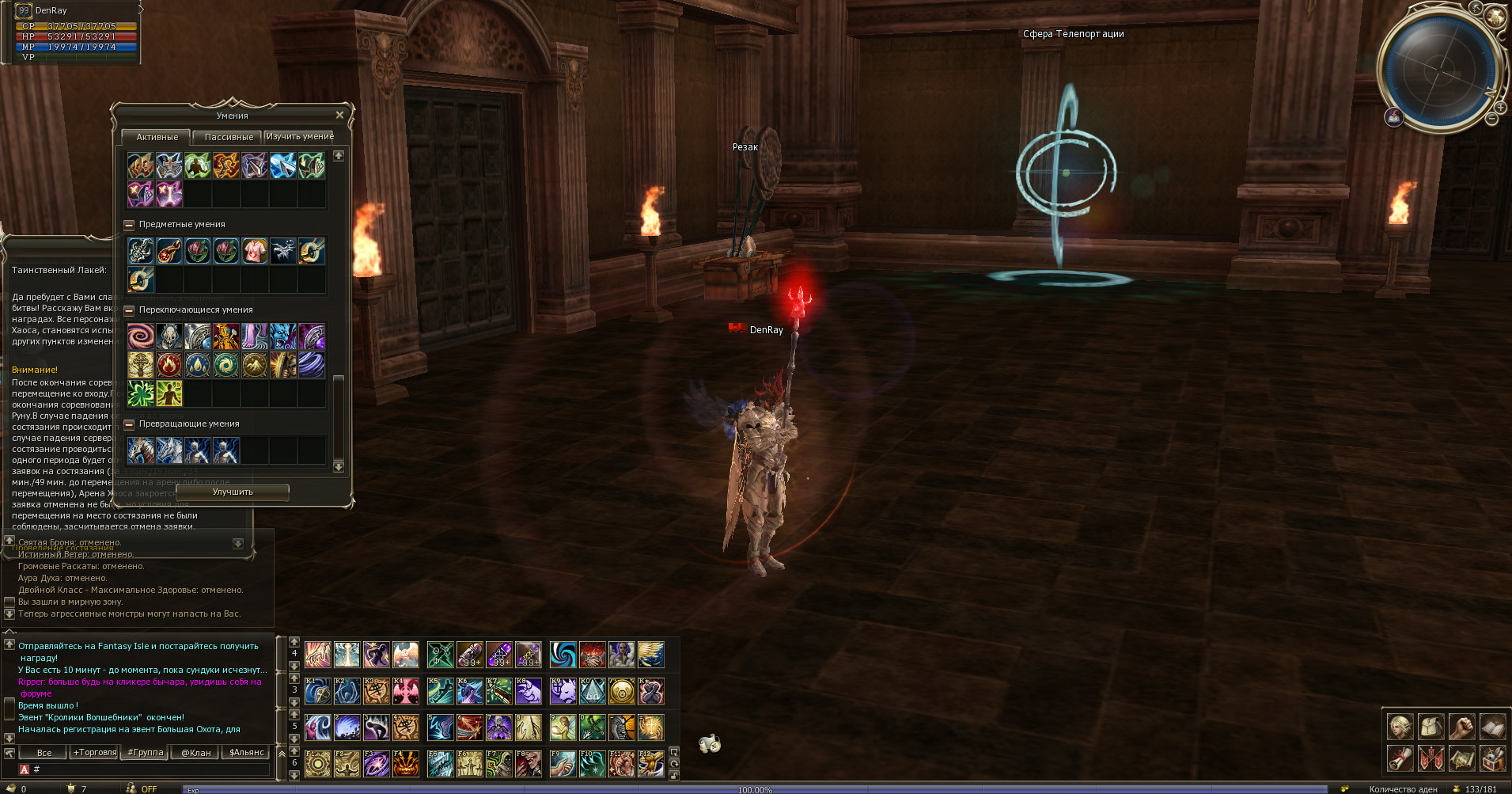The height and width of the screenshot is (794, 1512).
Task: Use the F4 flaming demon face skill
Action: [x=406, y=764]
